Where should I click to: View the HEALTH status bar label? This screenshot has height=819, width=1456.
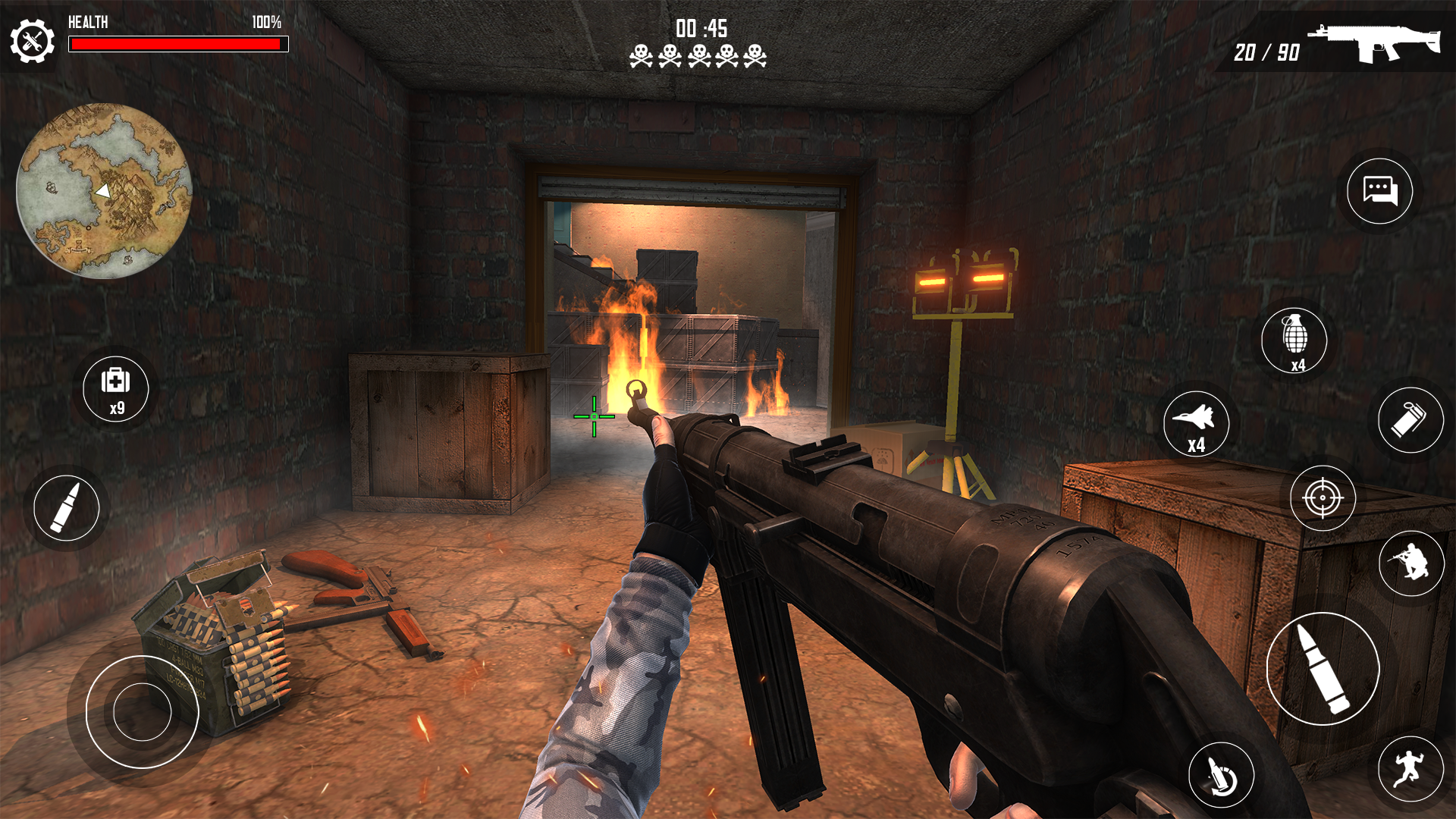89,24
